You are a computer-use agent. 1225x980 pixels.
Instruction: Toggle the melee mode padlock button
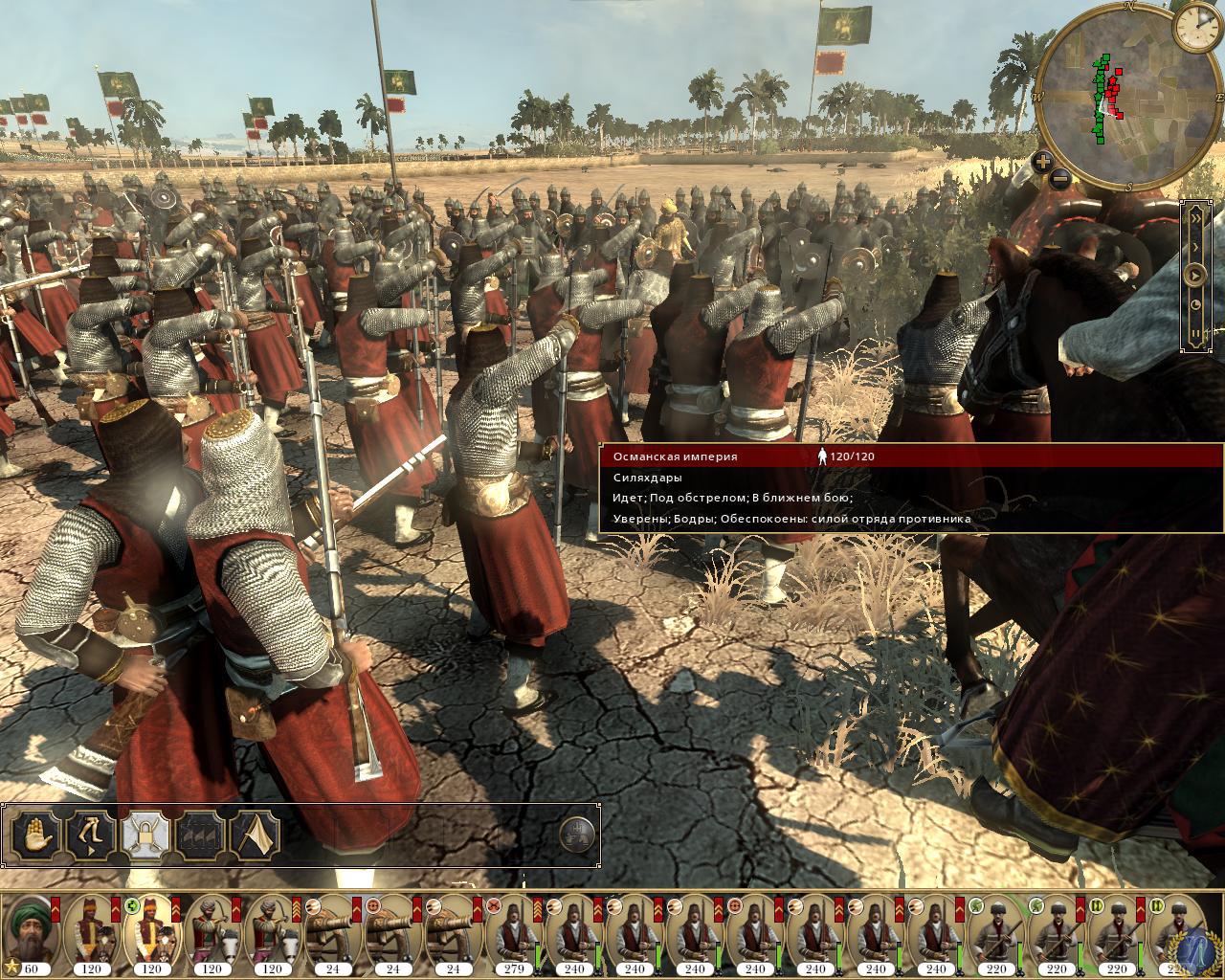(146, 835)
